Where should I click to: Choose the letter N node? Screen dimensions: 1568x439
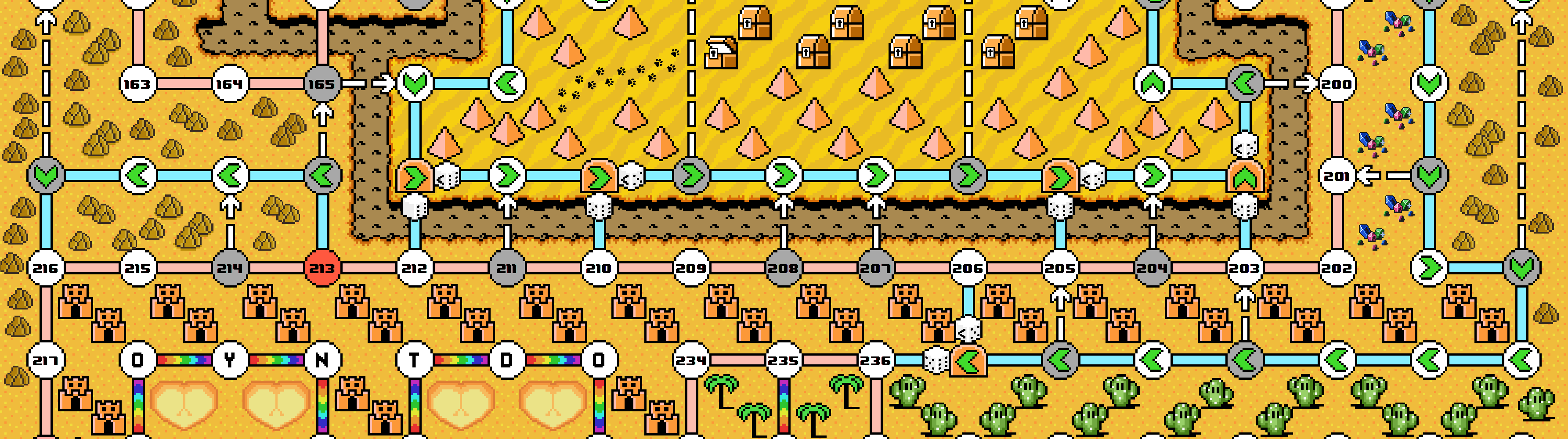click(x=322, y=360)
